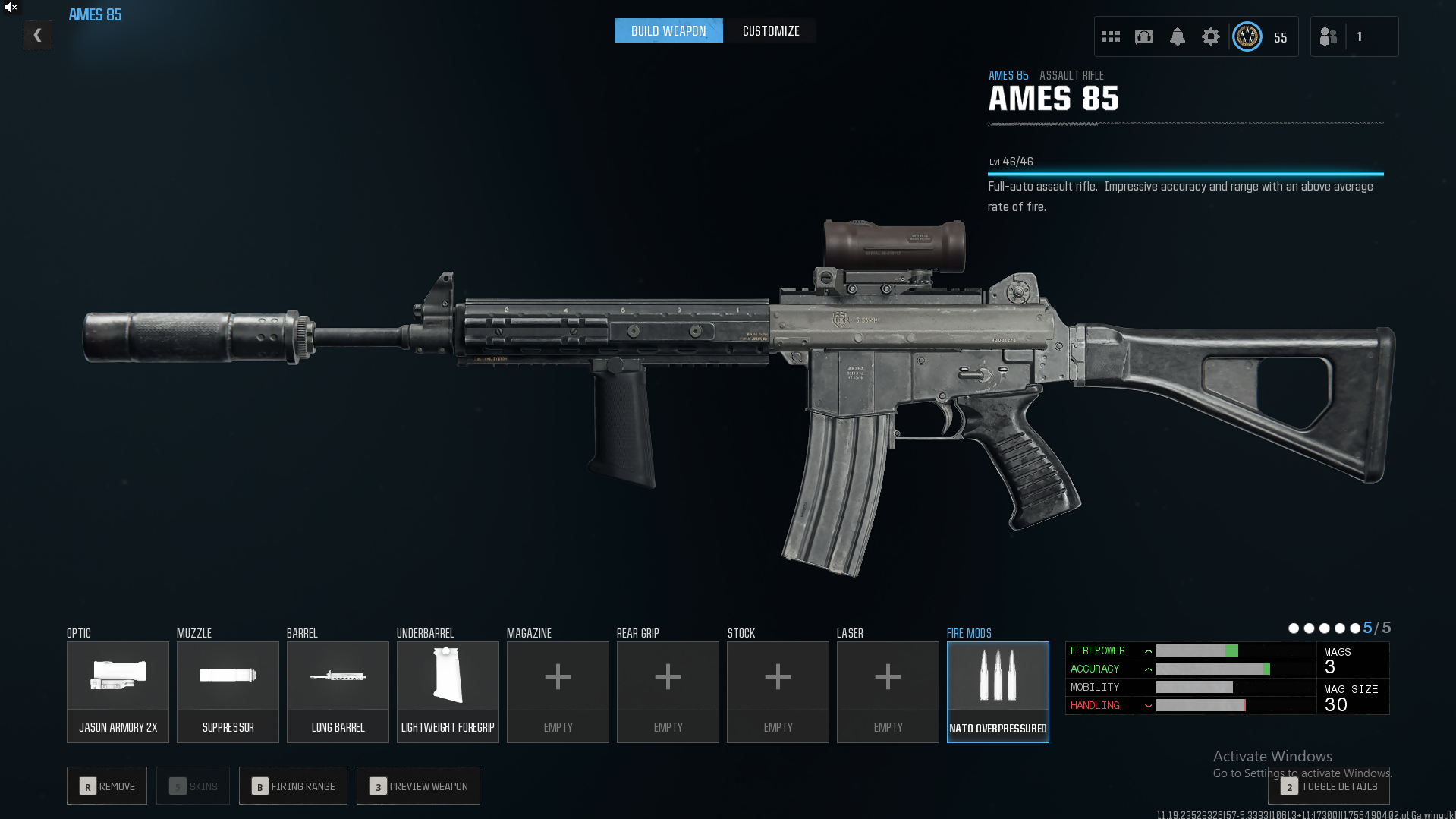1456x819 pixels.
Task: Open the empty Stock slot
Action: click(778, 691)
